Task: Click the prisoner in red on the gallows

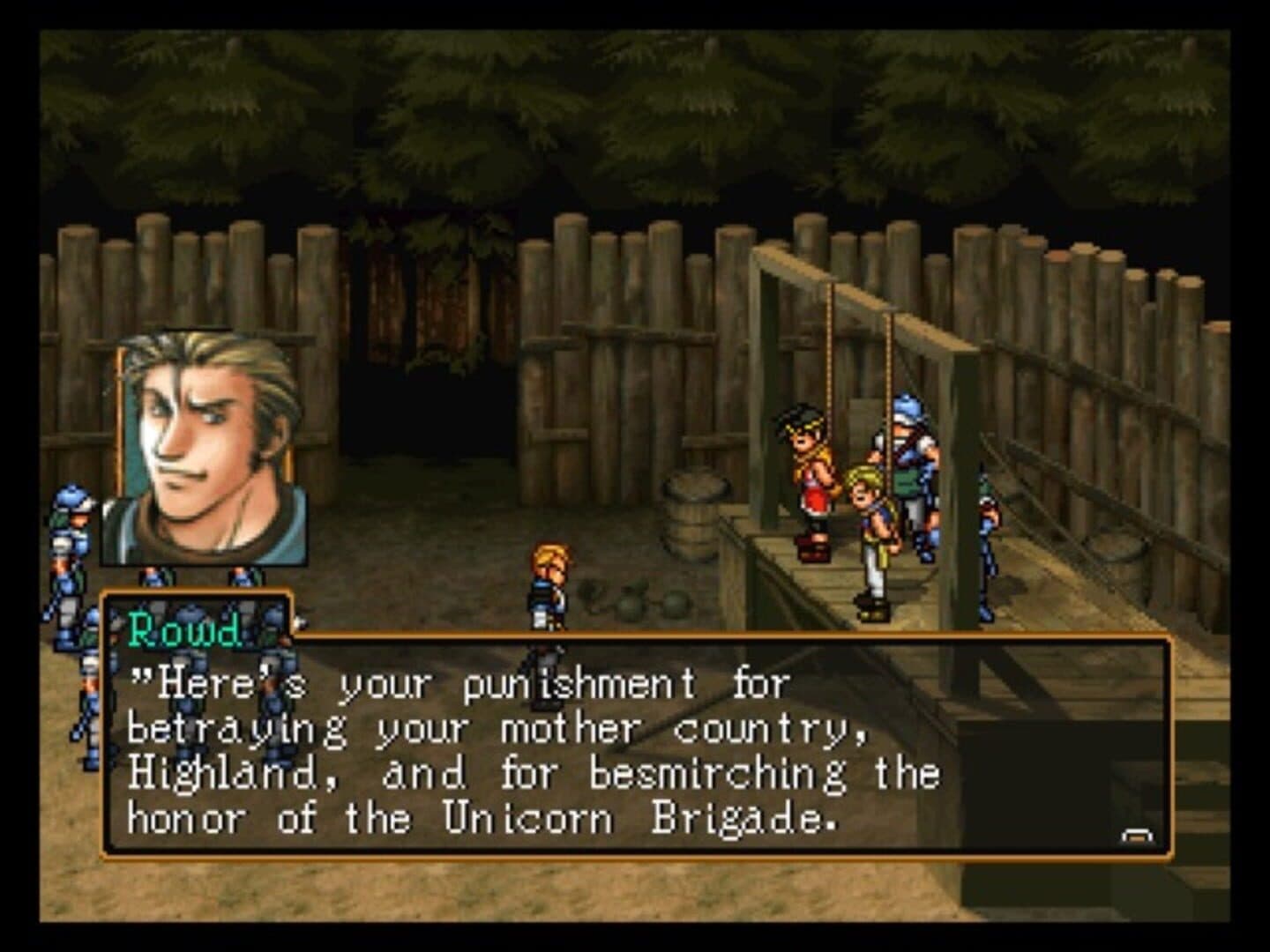Action: coord(811,476)
